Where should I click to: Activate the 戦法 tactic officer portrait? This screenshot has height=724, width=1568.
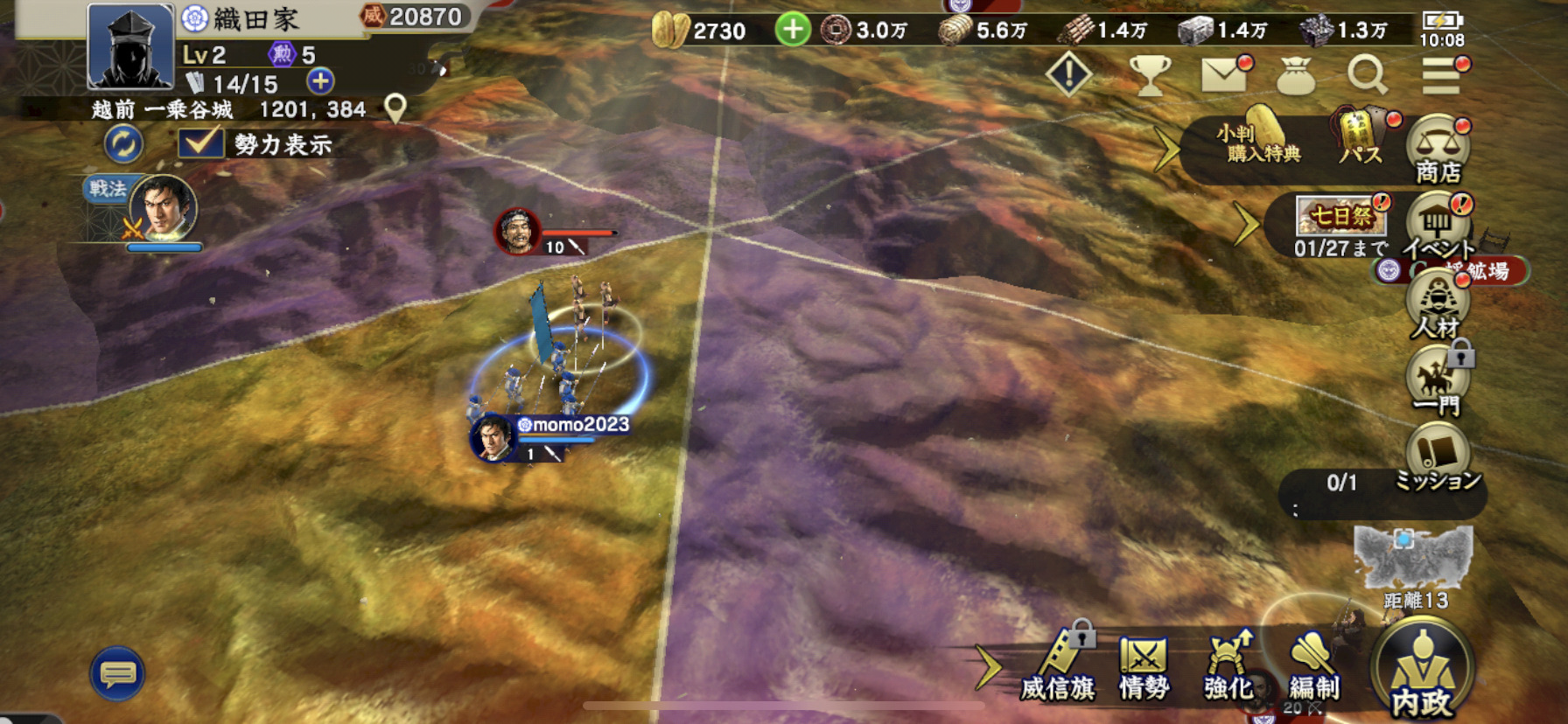163,210
